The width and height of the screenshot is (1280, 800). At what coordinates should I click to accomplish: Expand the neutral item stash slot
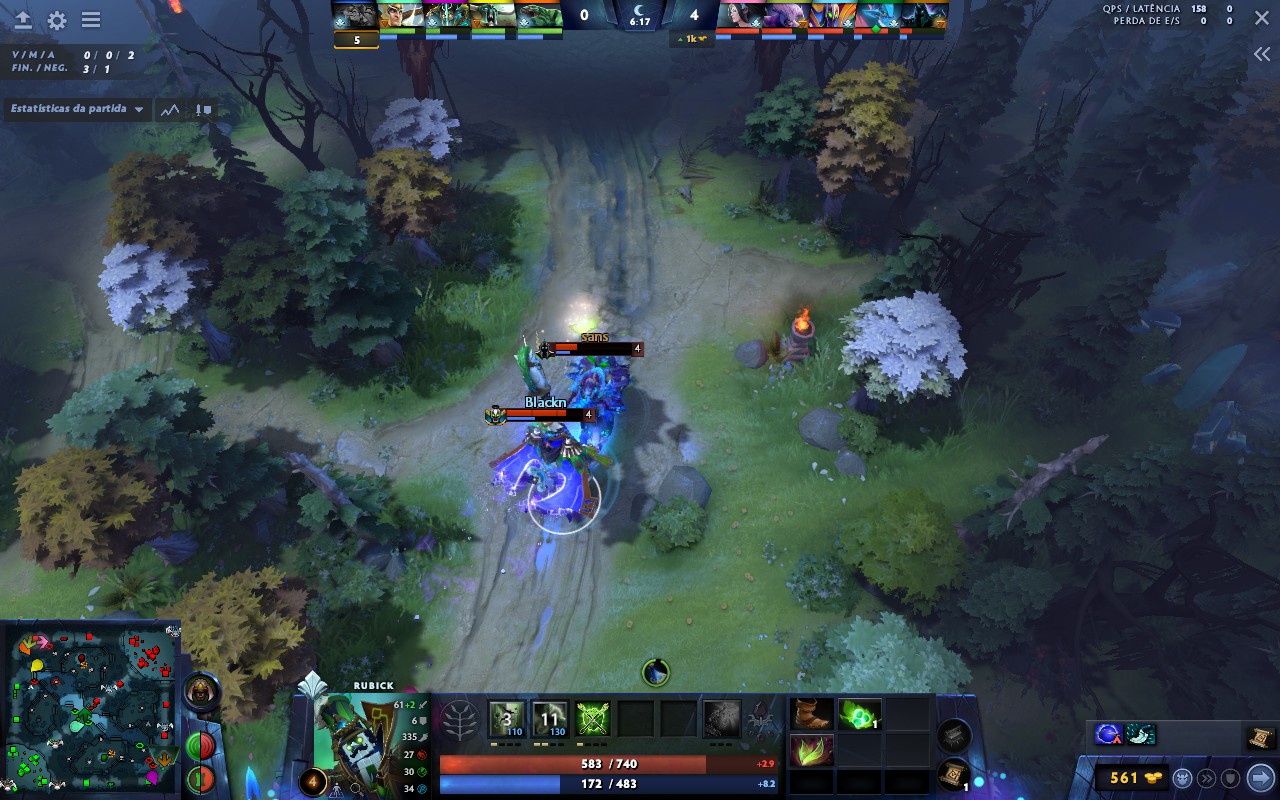955,735
